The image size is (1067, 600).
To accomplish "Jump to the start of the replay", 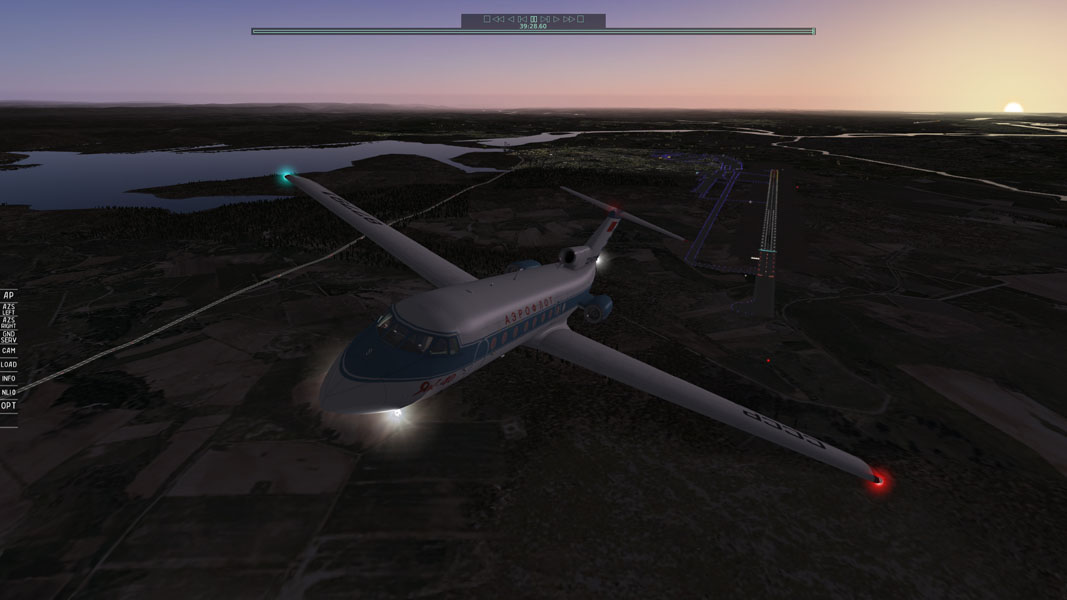I will [x=487, y=19].
